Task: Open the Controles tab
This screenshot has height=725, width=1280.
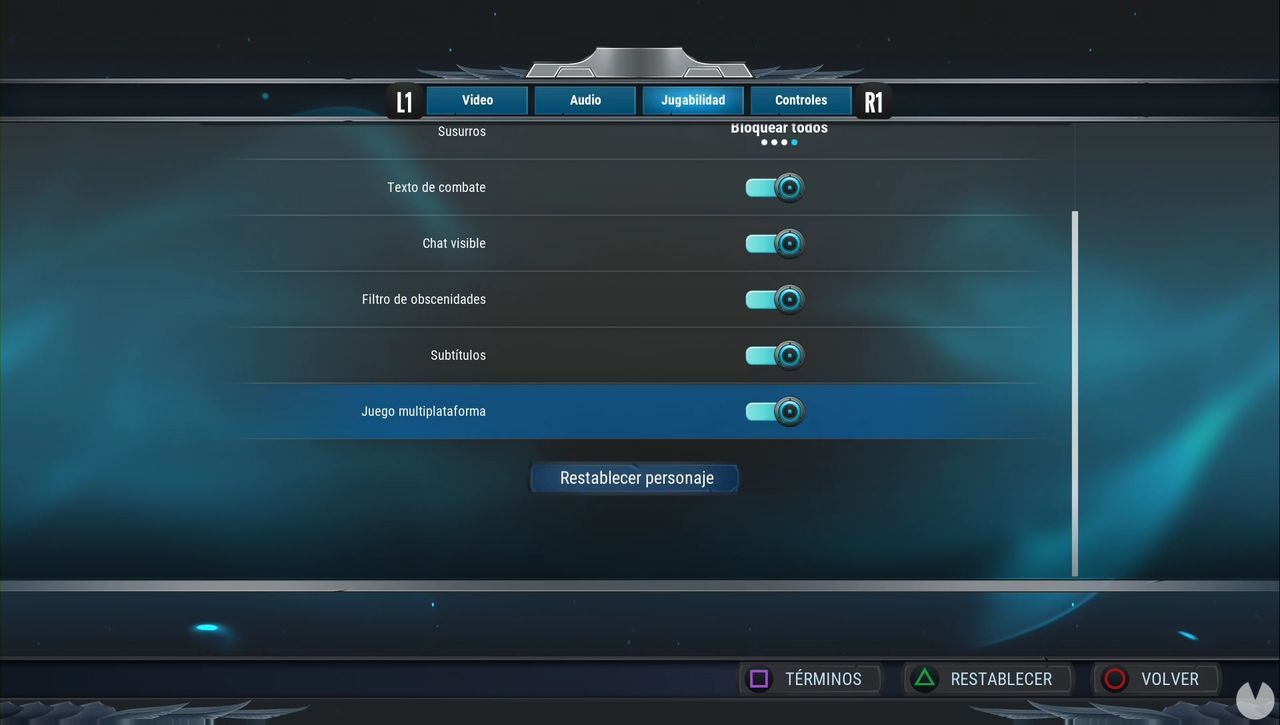Action: point(800,100)
